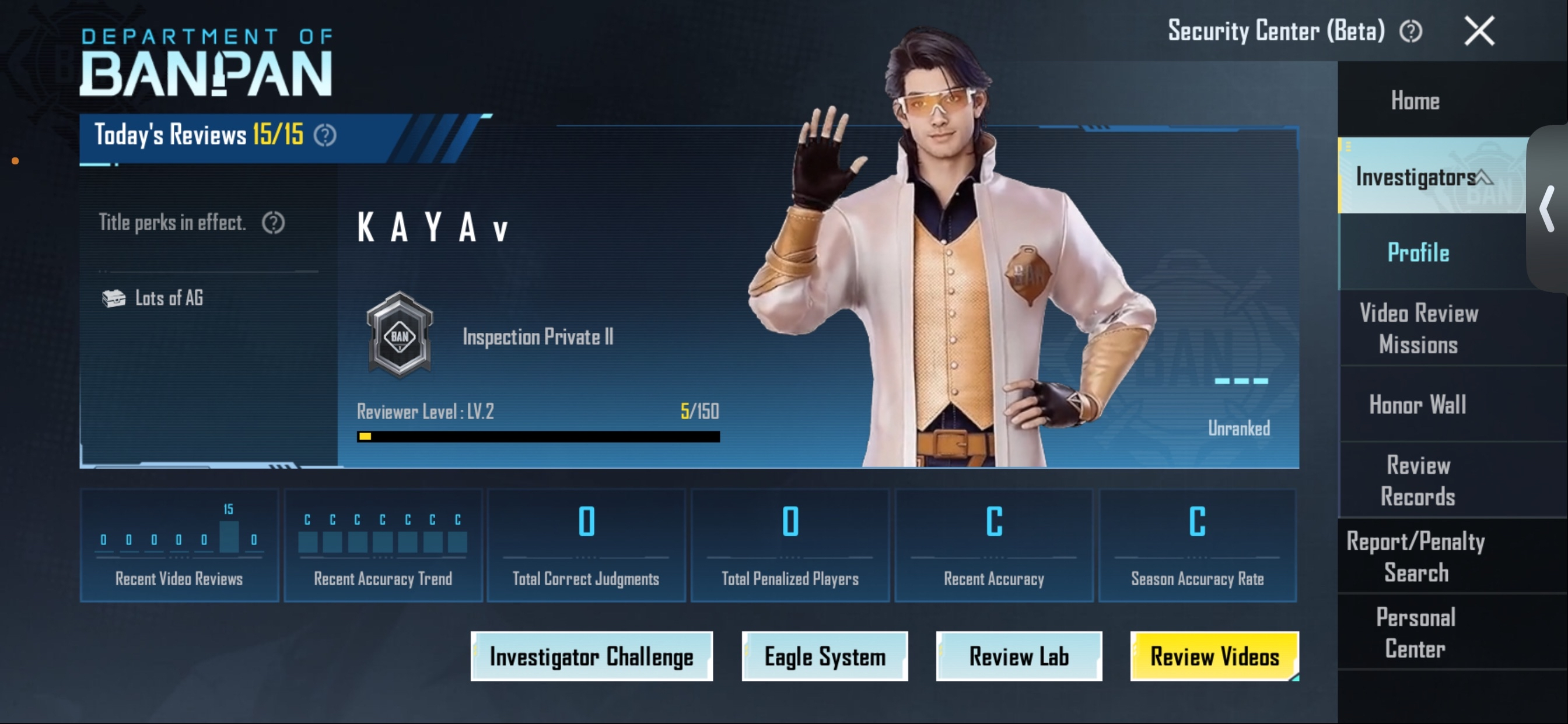1568x724 pixels.
Task: Select the Inspection Private II badge
Action: pyautogui.click(x=400, y=335)
